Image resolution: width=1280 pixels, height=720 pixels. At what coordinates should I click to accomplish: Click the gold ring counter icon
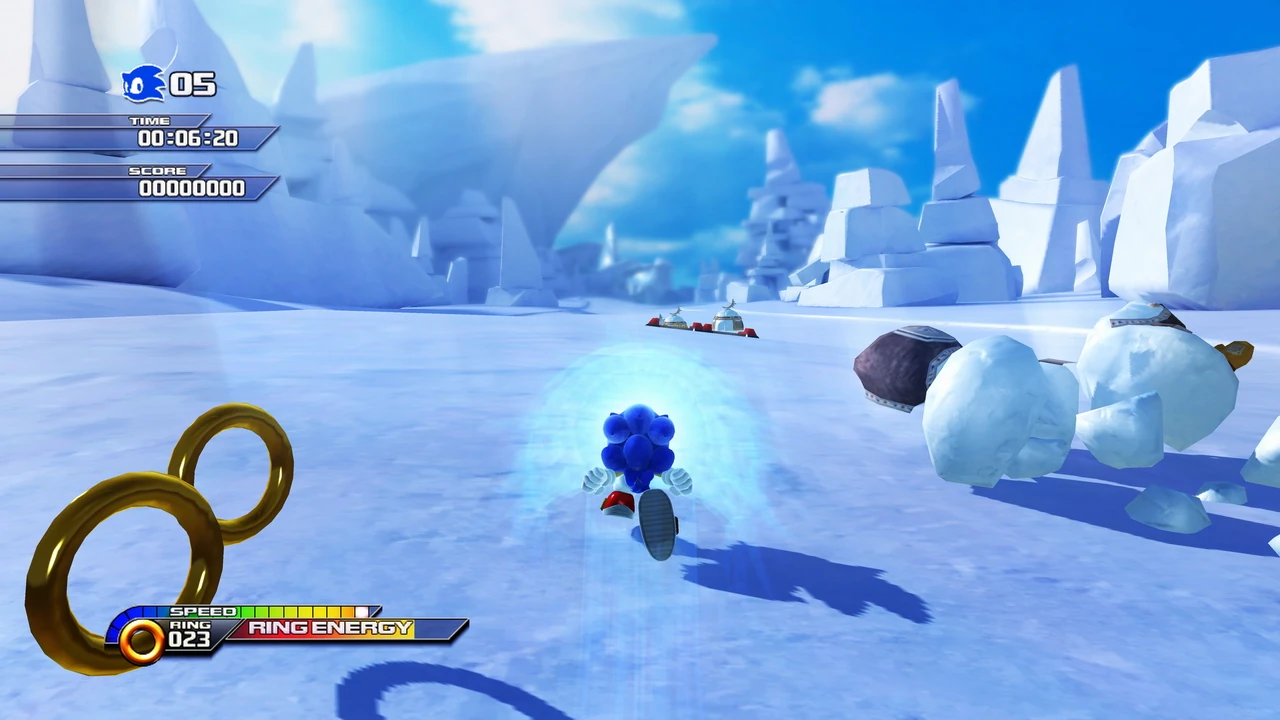(141, 640)
